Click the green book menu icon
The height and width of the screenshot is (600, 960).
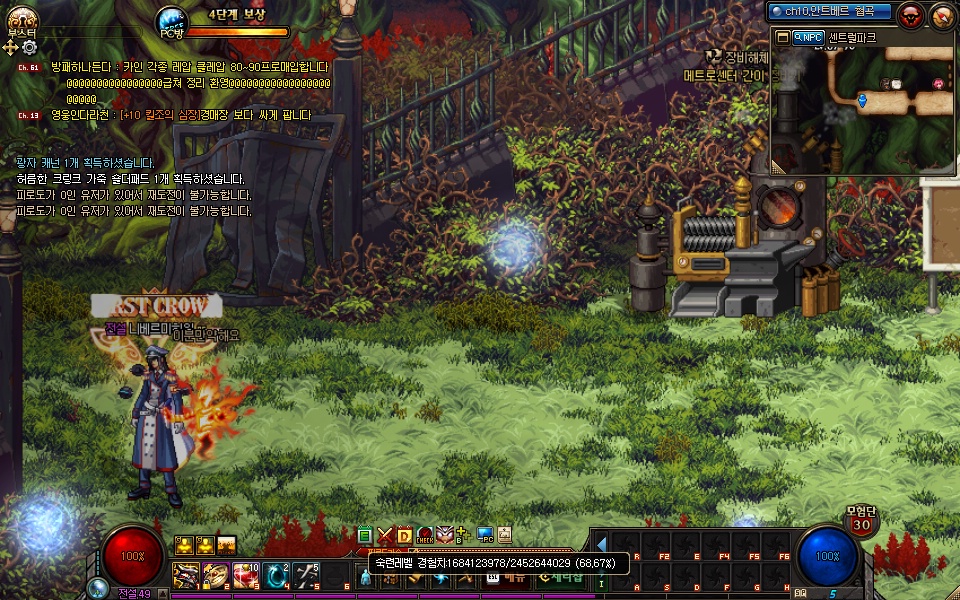[x=365, y=535]
